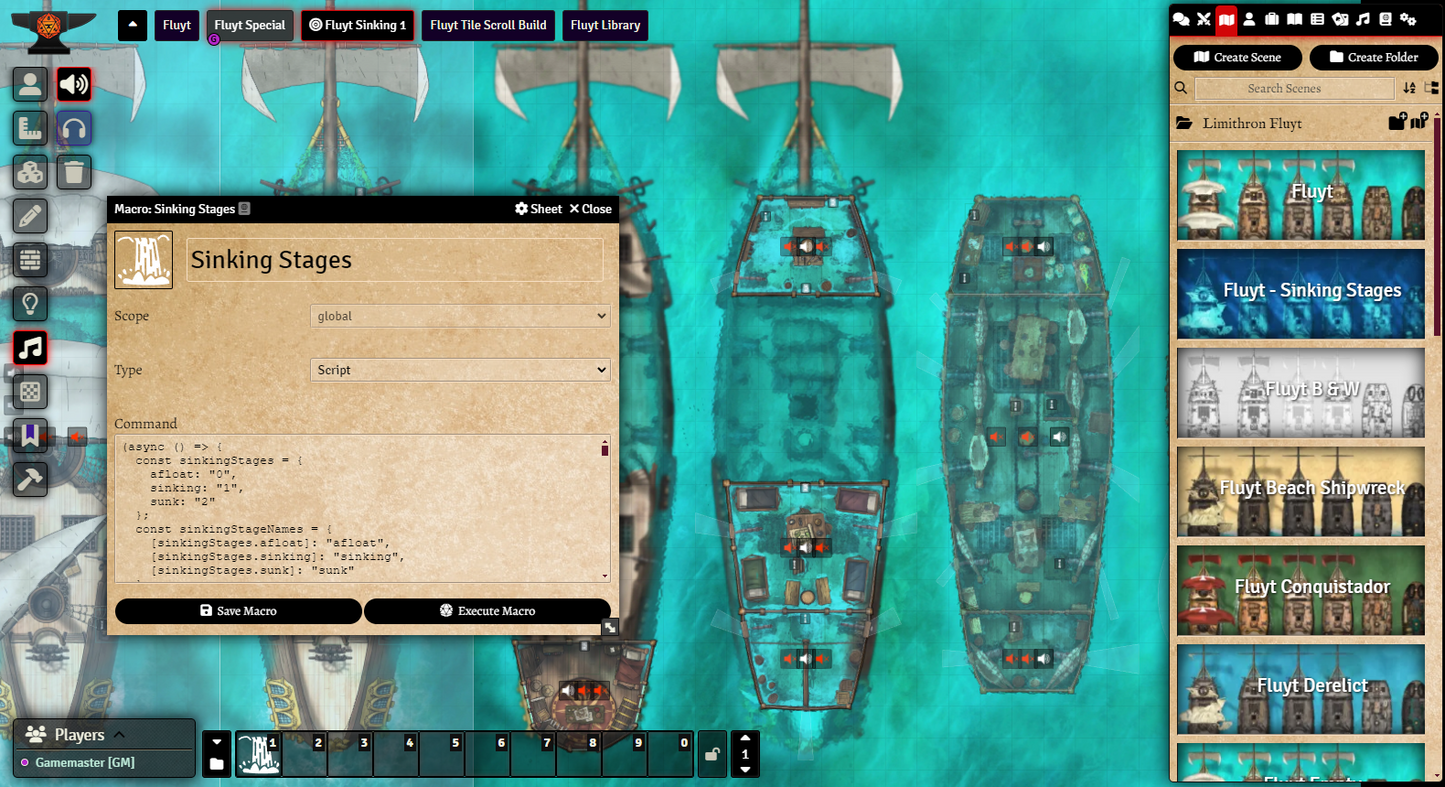This screenshot has width=1445, height=787.
Task: Create a new scene
Action: [x=1237, y=57]
